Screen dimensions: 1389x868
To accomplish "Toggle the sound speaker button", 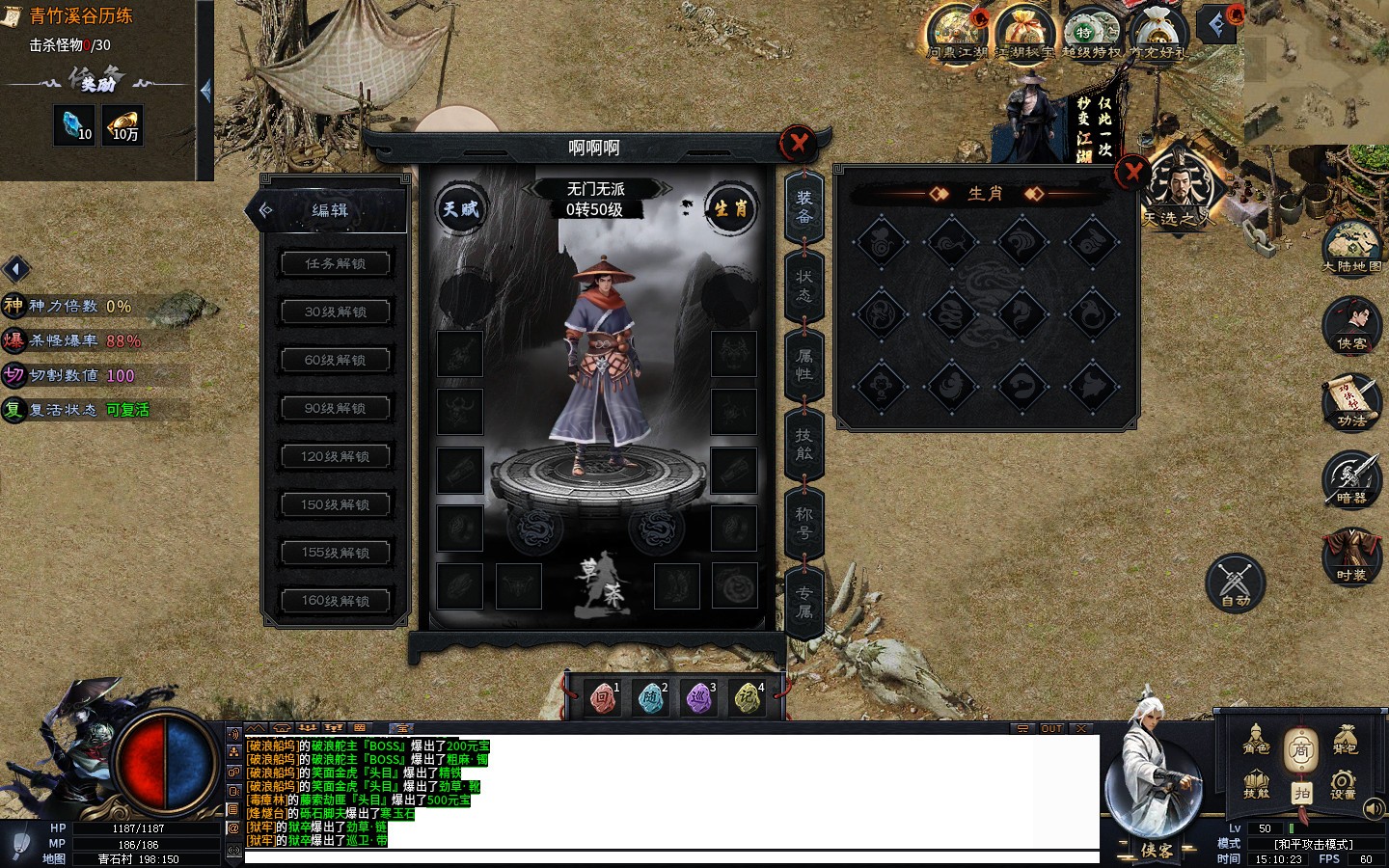I will point(1375,808).
